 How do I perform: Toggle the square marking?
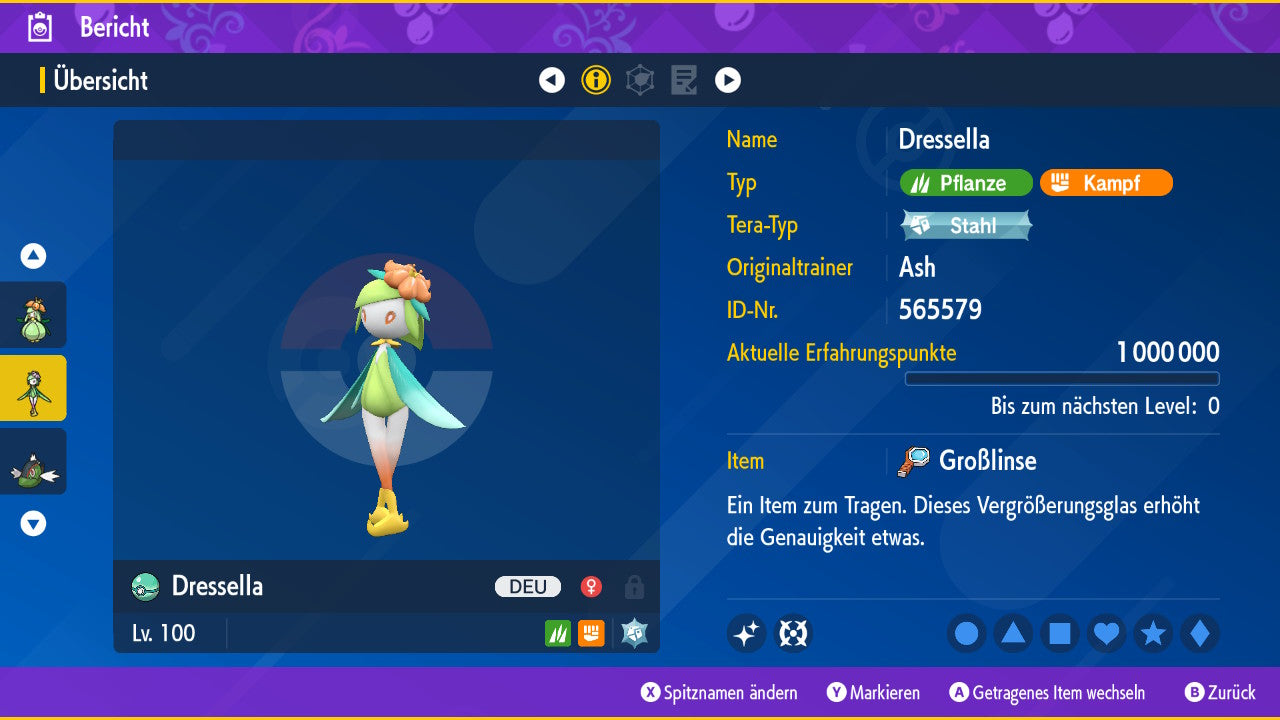click(1060, 633)
